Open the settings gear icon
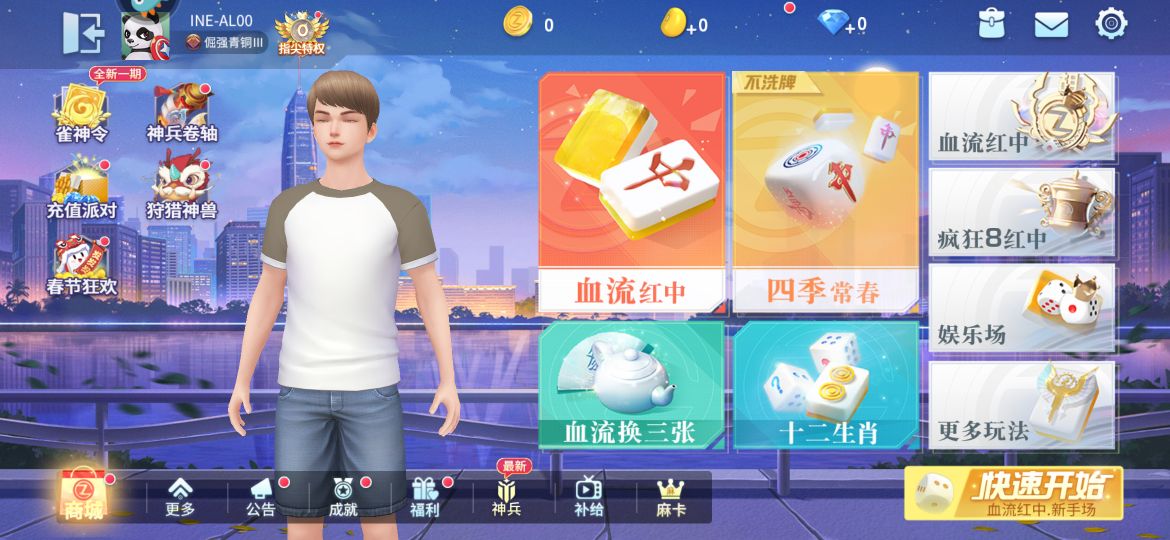 (x=1111, y=24)
